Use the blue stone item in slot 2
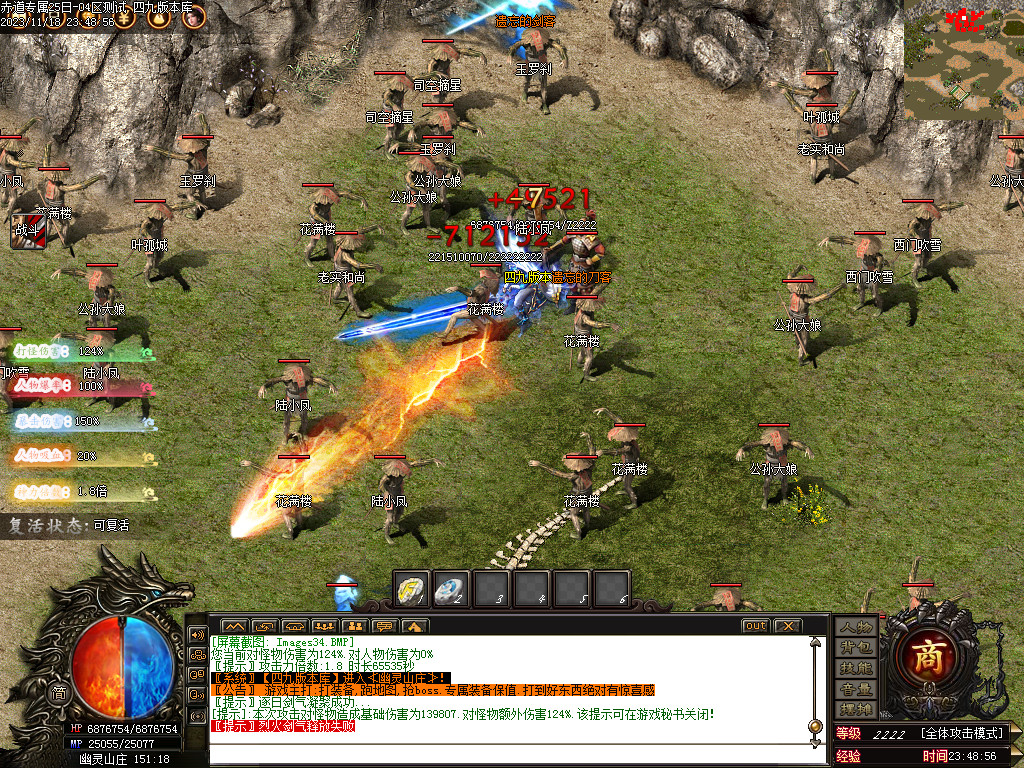Screen dimensions: 1024x768 click(x=449, y=588)
